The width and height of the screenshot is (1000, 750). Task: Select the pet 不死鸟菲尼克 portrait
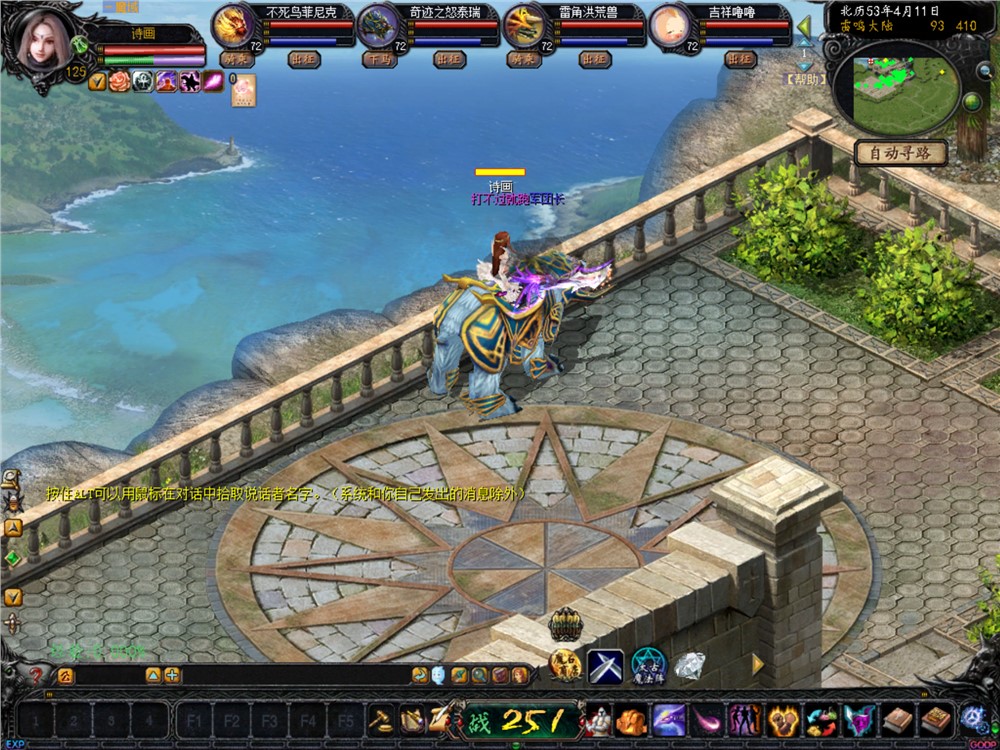coord(234,24)
